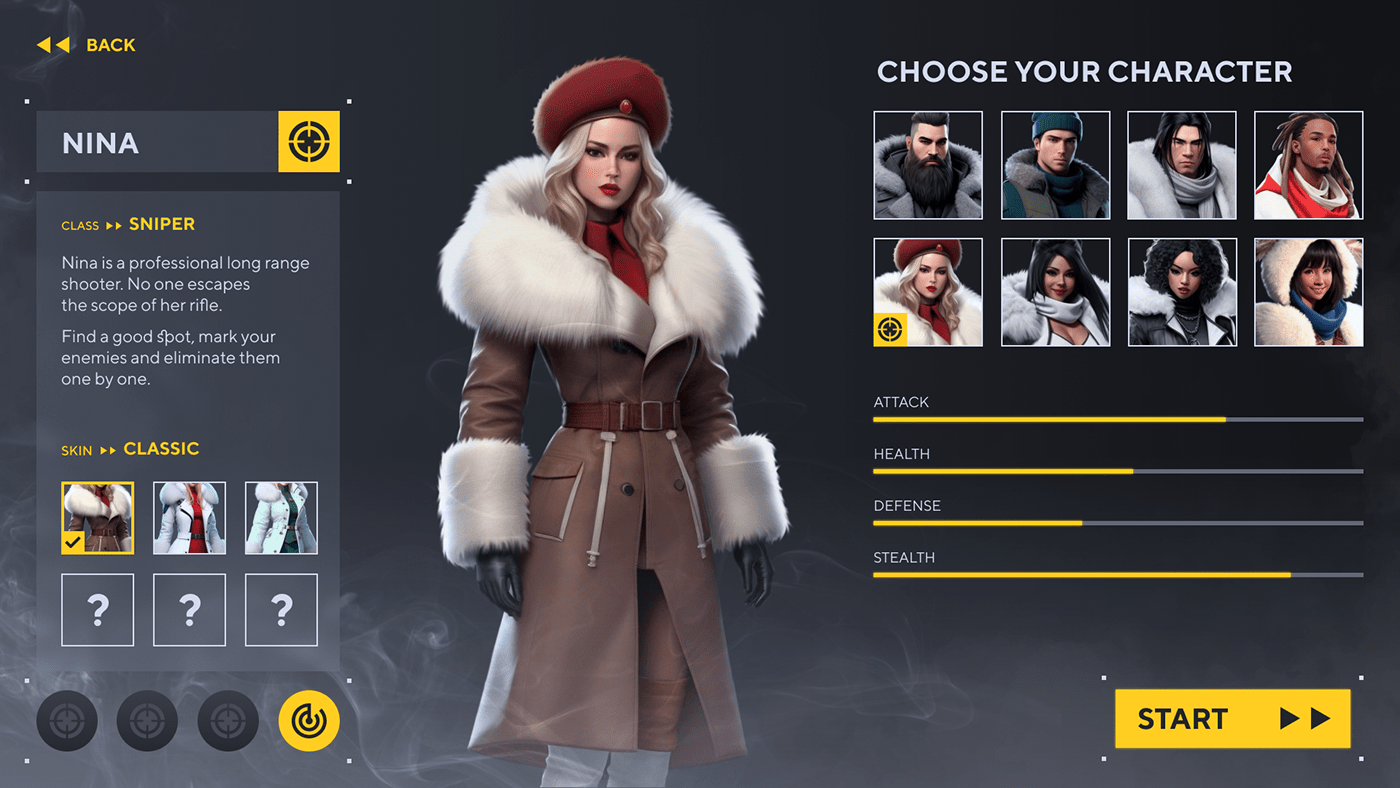Select the classic brown coat skin
This screenshot has width=1400, height=788.
coord(97,518)
